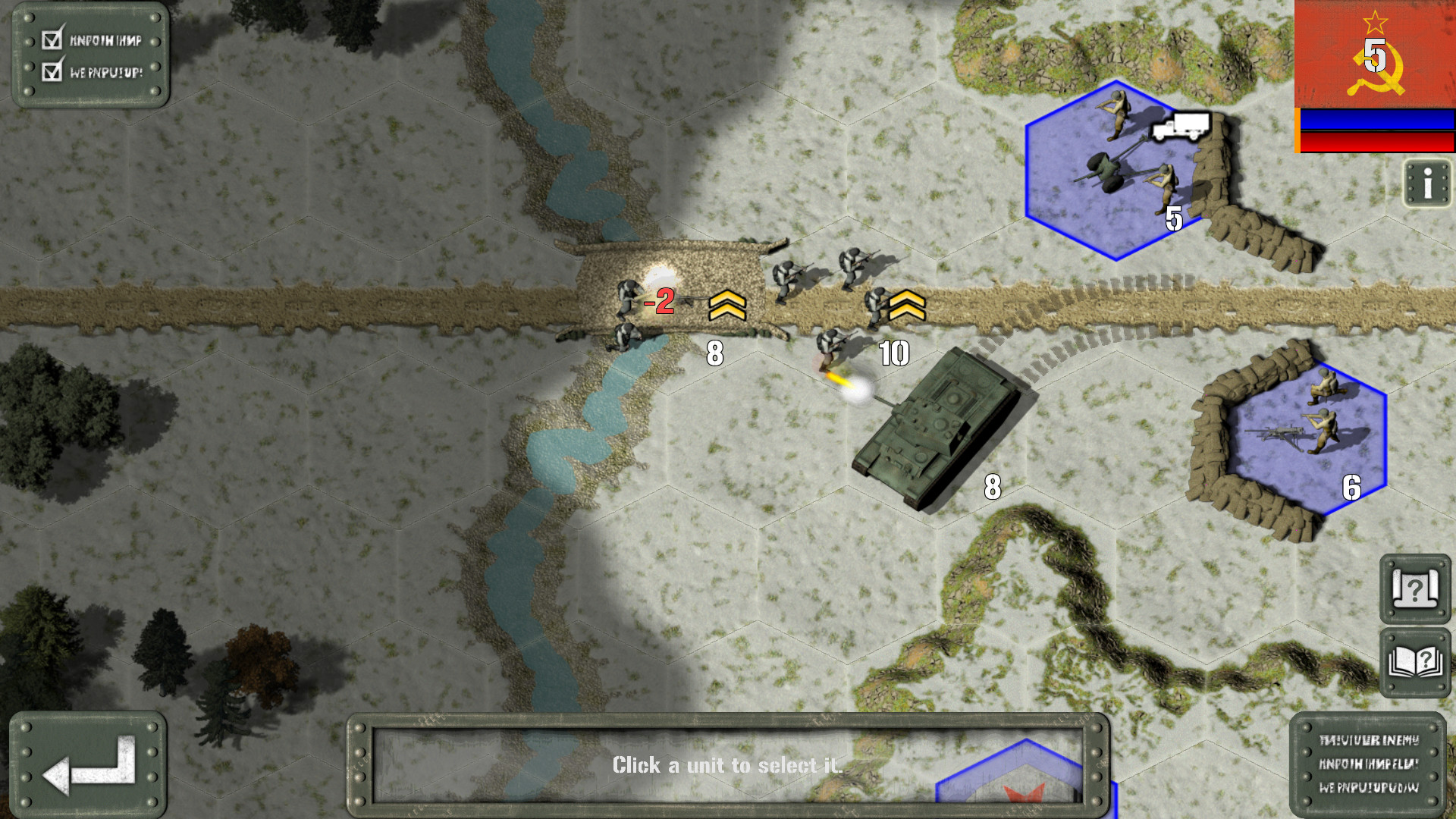Image resolution: width=1456 pixels, height=819 pixels.
Task: Toggle the first checkbox in the top-left panel
Action: click(x=51, y=42)
